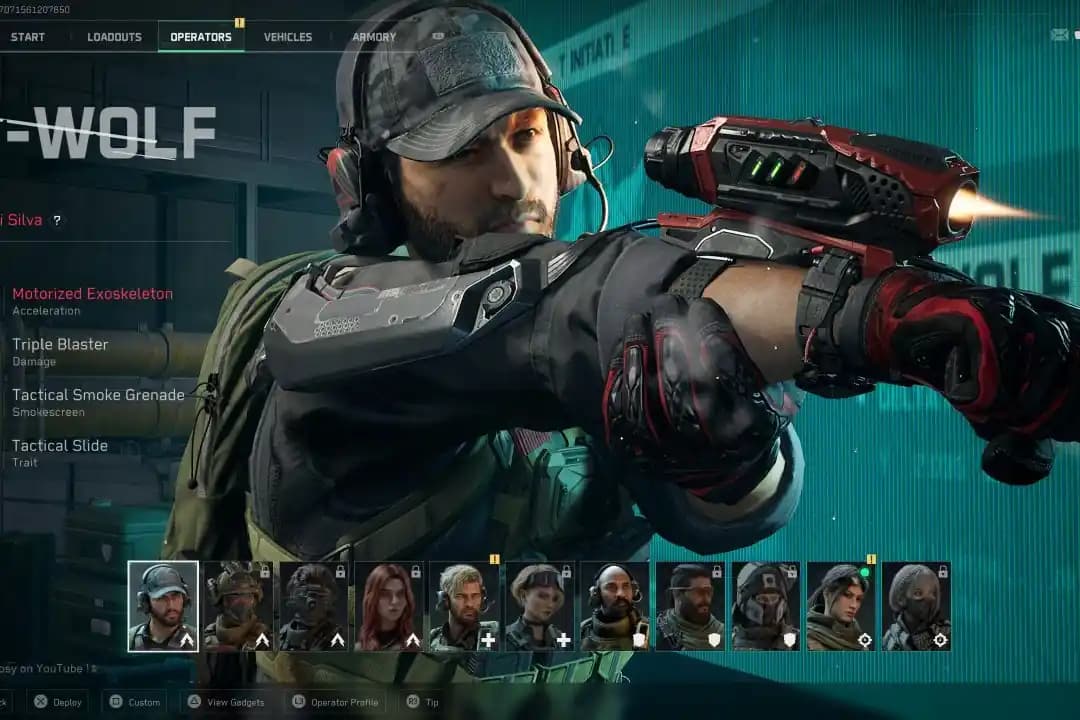Choose the red-haired woman operator
The height and width of the screenshot is (720, 1080).
point(389,606)
